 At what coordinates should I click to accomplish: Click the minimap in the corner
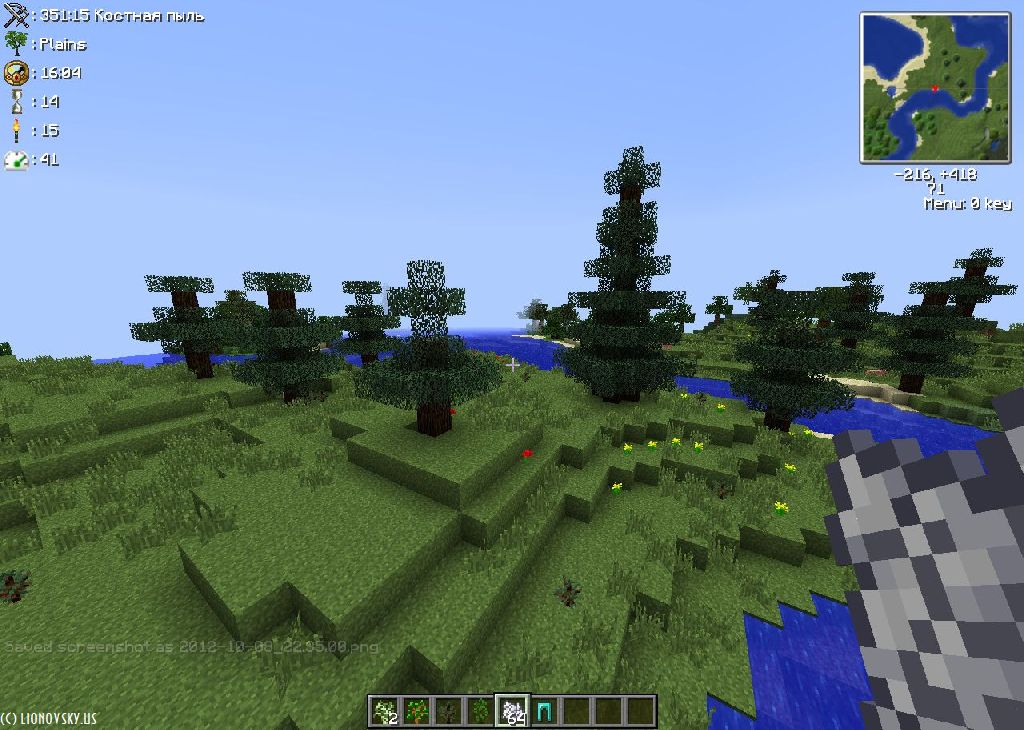(x=935, y=87)
